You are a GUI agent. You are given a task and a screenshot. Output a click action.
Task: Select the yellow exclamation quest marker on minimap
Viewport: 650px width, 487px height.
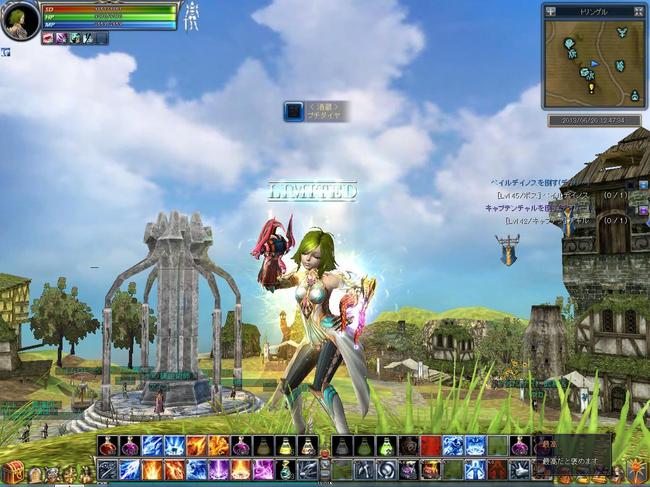(x=591, y=87)
